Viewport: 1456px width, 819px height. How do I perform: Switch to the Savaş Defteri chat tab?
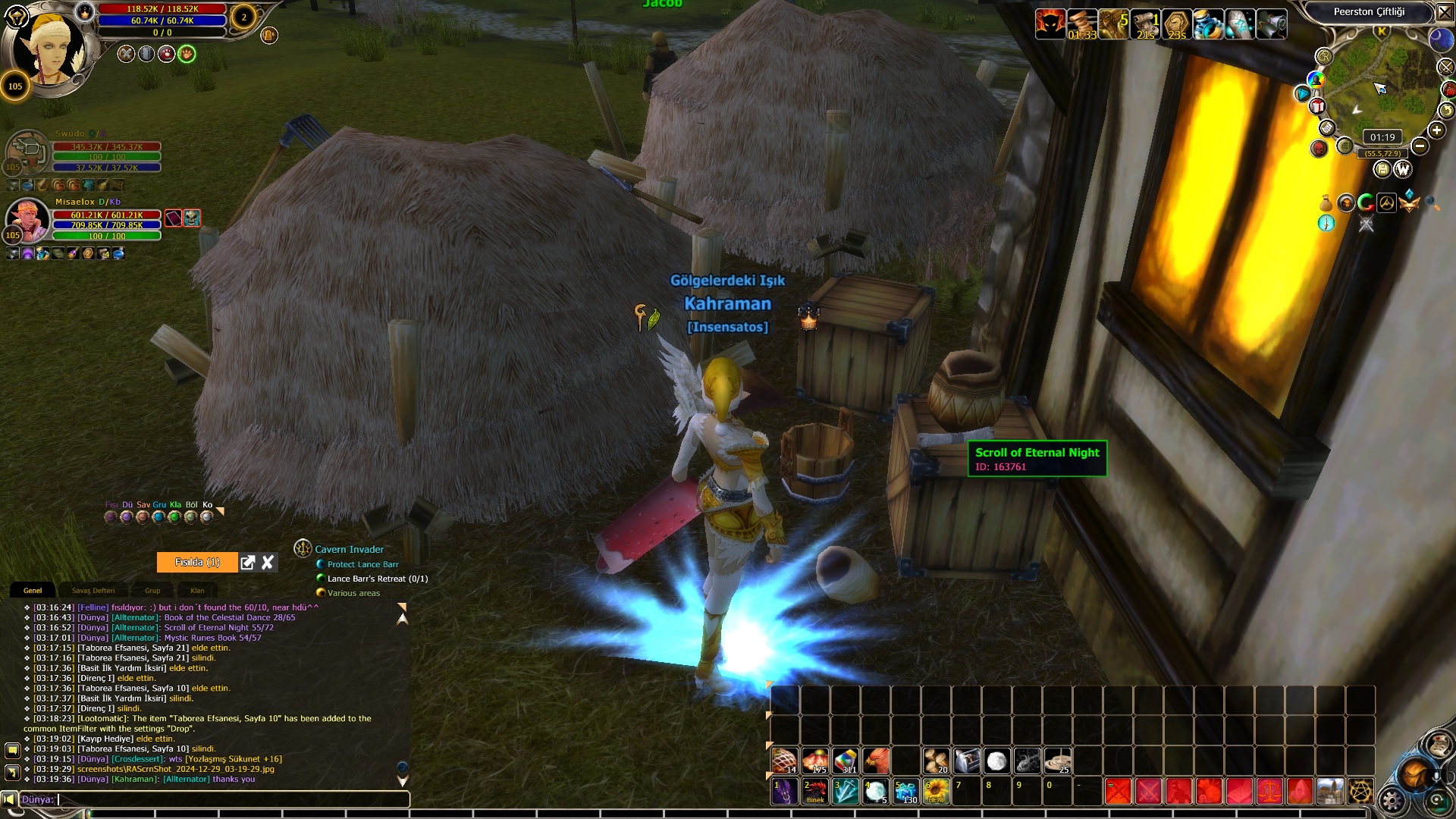(93, 591)
